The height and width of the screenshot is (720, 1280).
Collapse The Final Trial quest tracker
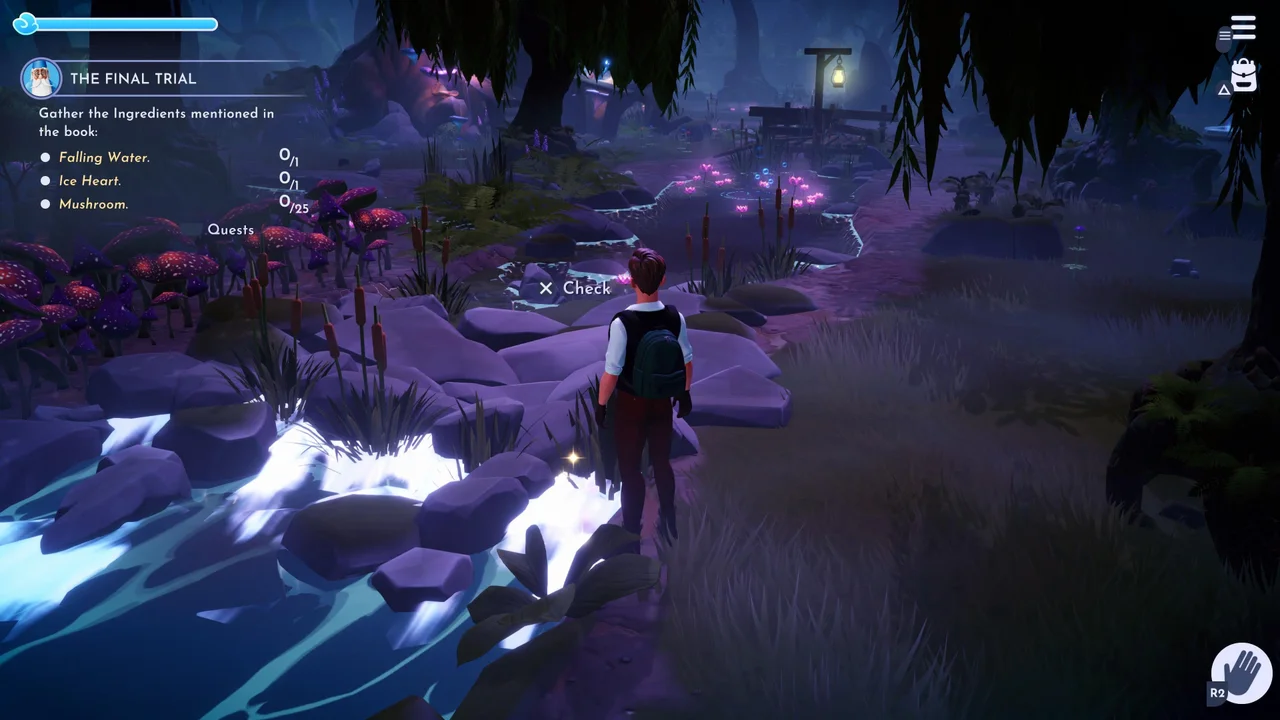133,79
